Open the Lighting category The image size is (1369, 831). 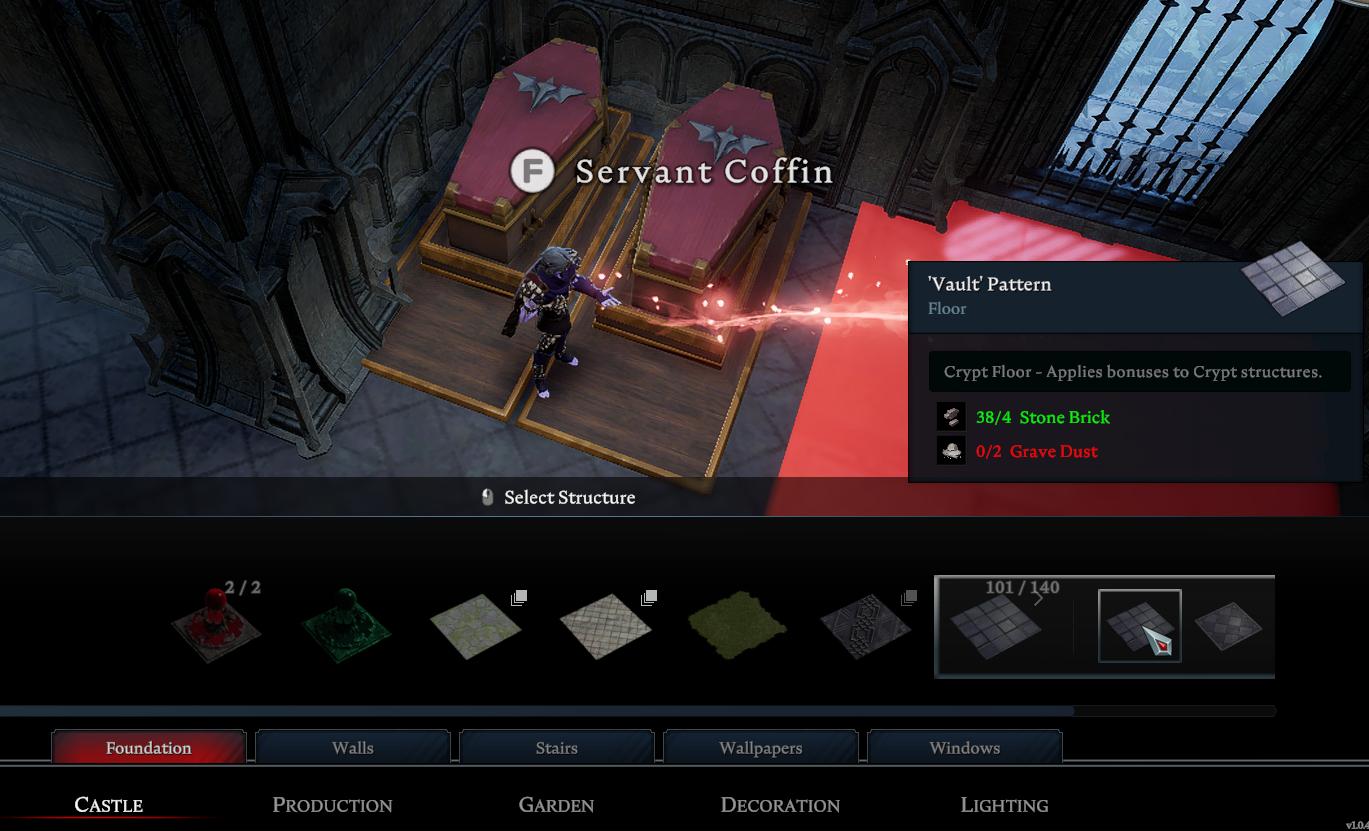click(x=1004, y=804)
